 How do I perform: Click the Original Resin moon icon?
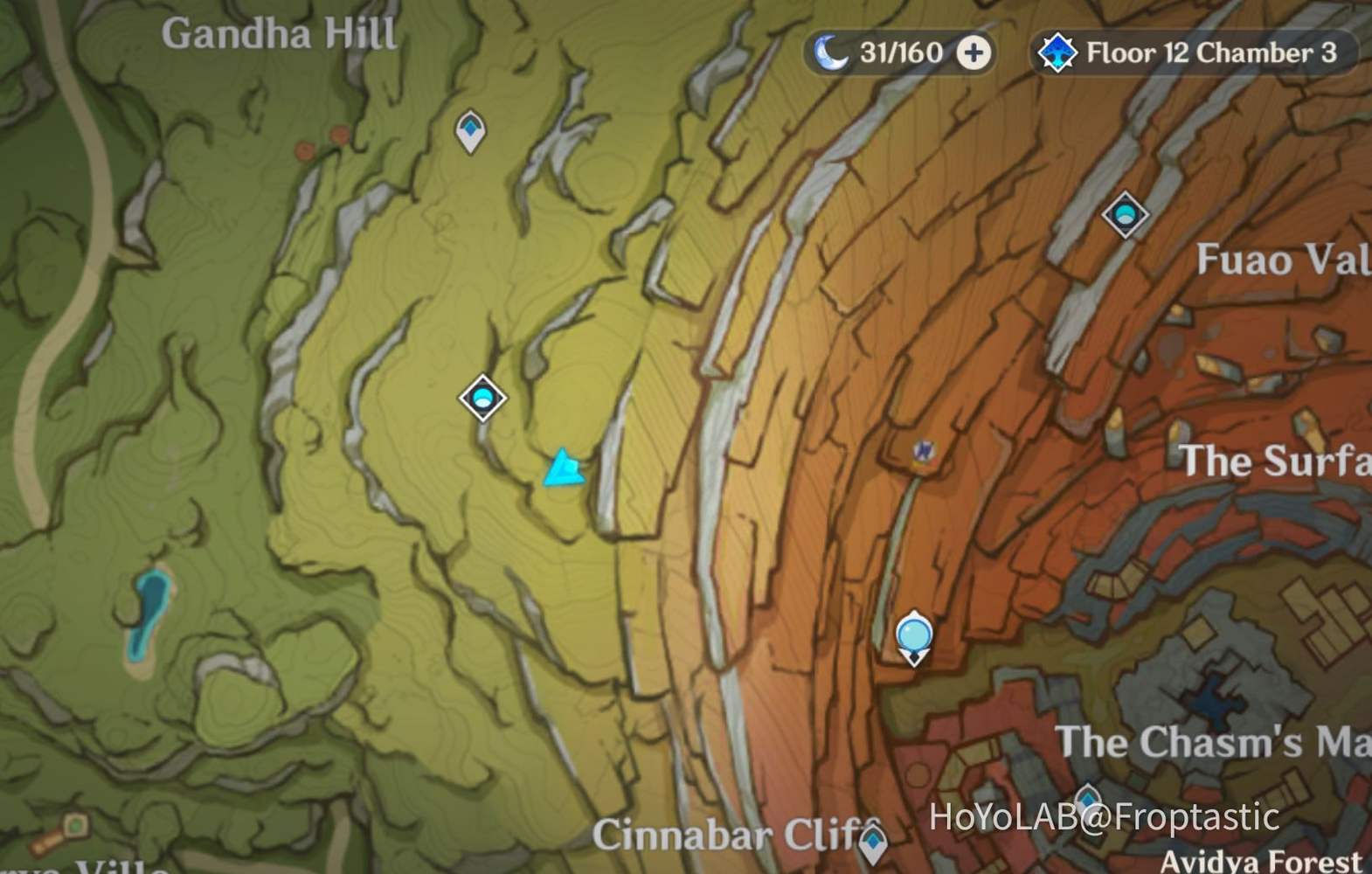[832, 52]
